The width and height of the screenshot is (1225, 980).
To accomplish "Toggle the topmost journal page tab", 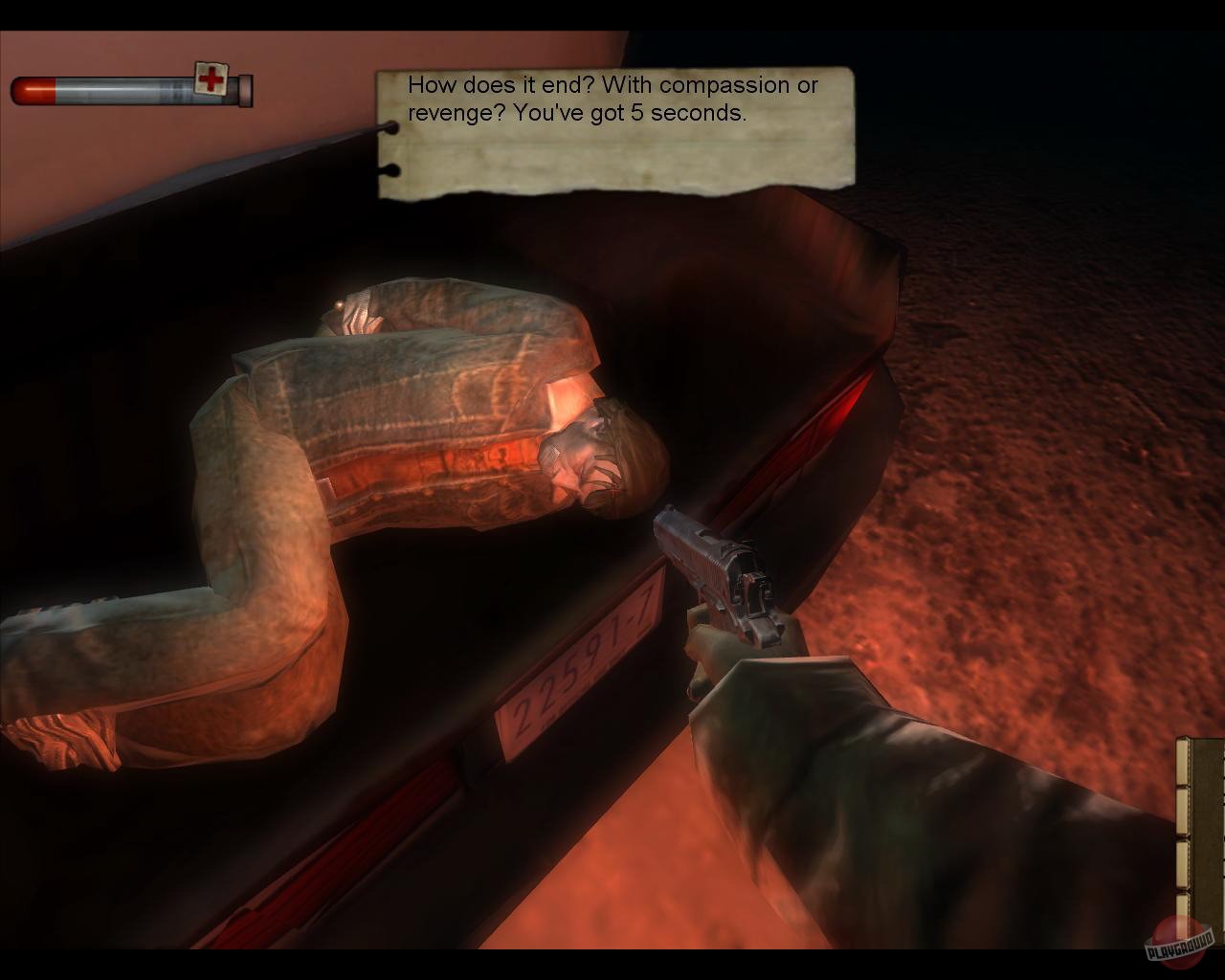I will tap(1182, 761).
